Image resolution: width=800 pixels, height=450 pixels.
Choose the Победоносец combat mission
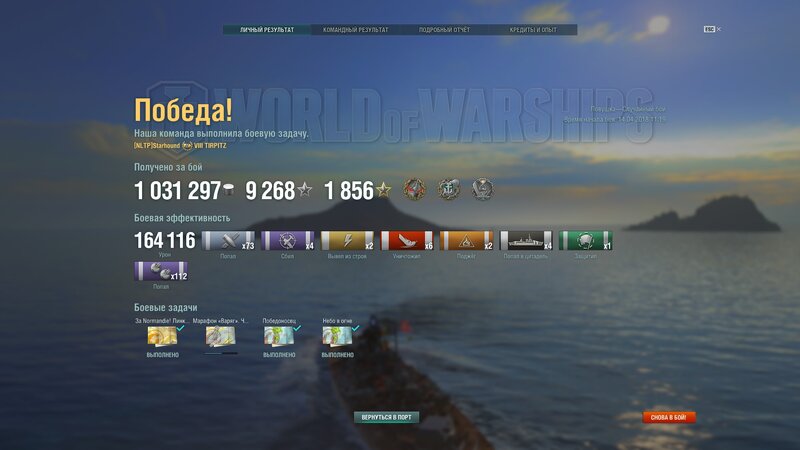279,337
